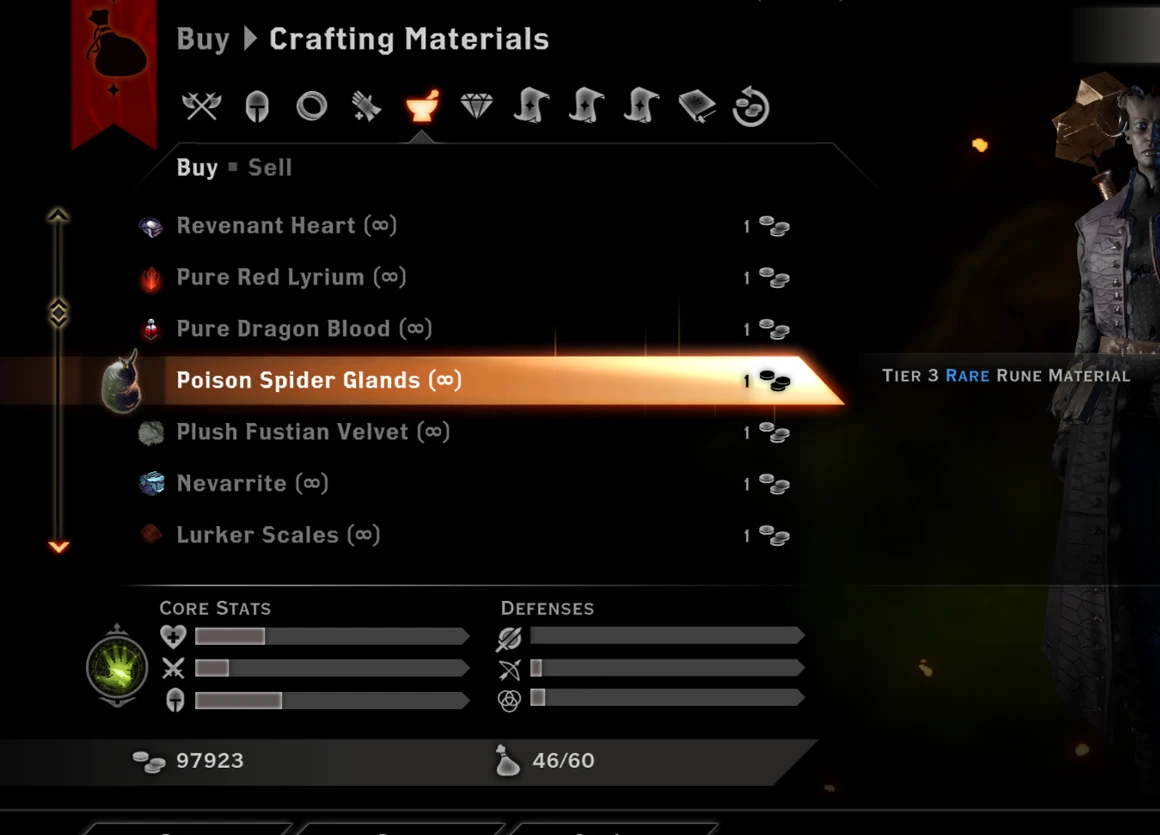Switch to the Sell mode
Screen dimensions: 1160x835
click(x=270, y=168)
